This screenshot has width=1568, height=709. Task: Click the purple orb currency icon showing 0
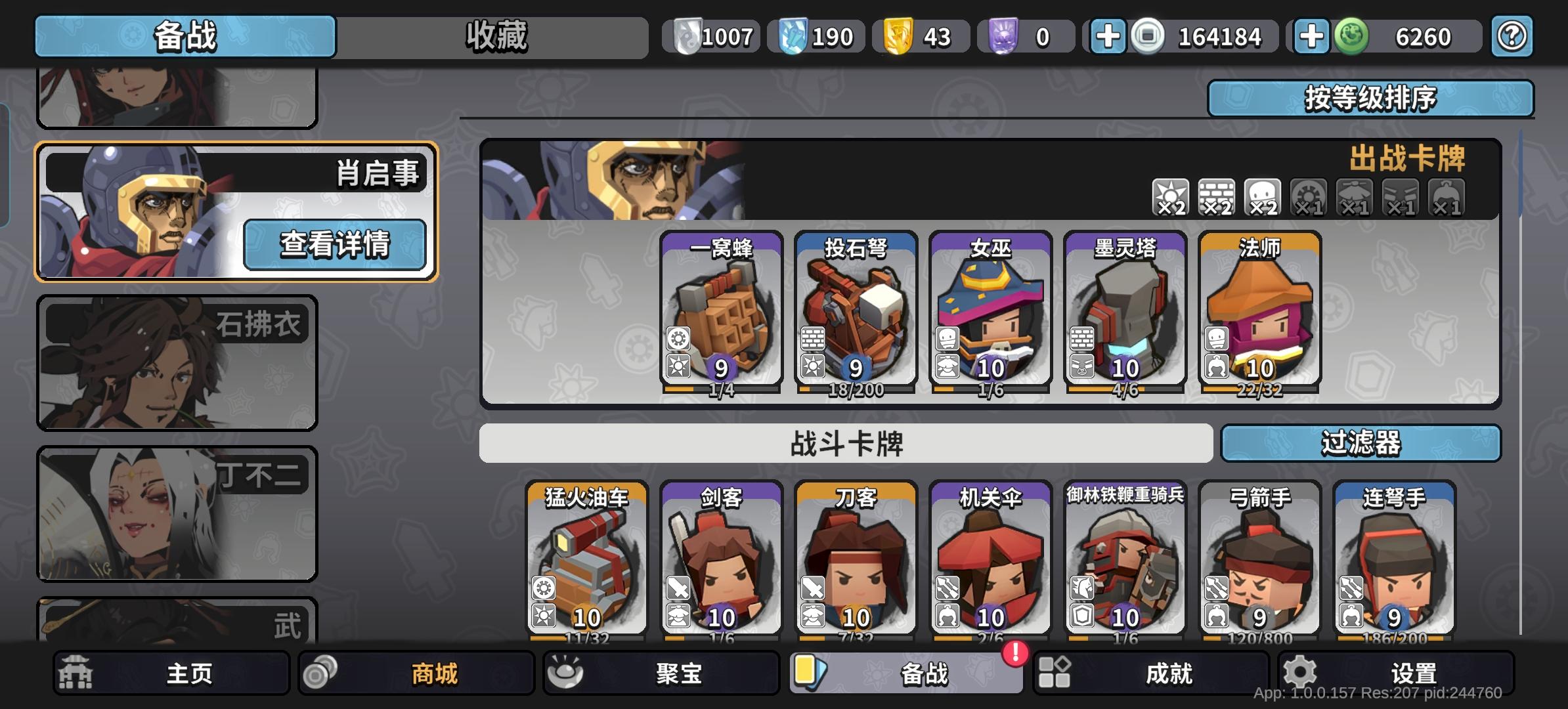(1005, 37)
